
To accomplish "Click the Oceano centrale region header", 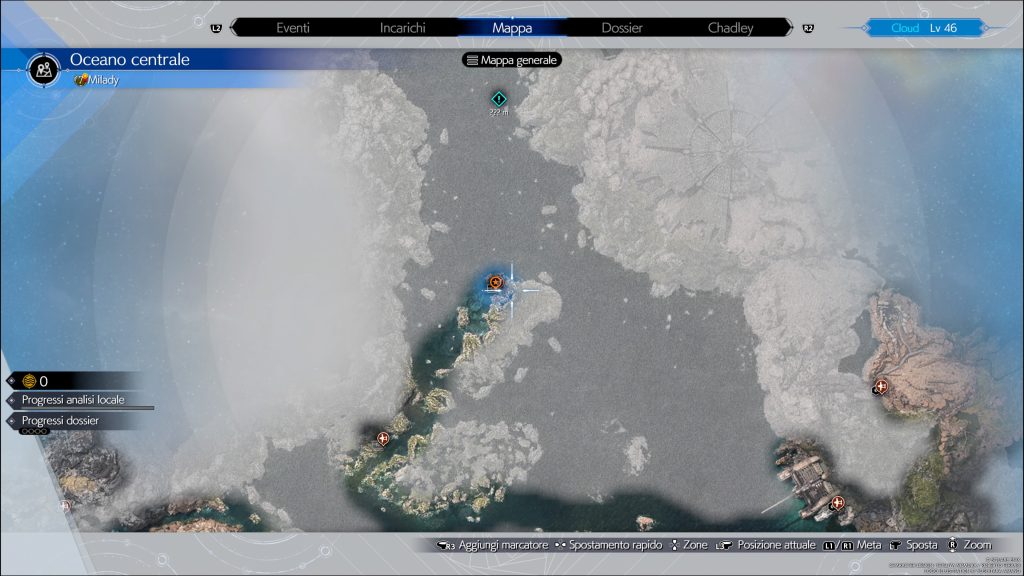I will 130,60.
